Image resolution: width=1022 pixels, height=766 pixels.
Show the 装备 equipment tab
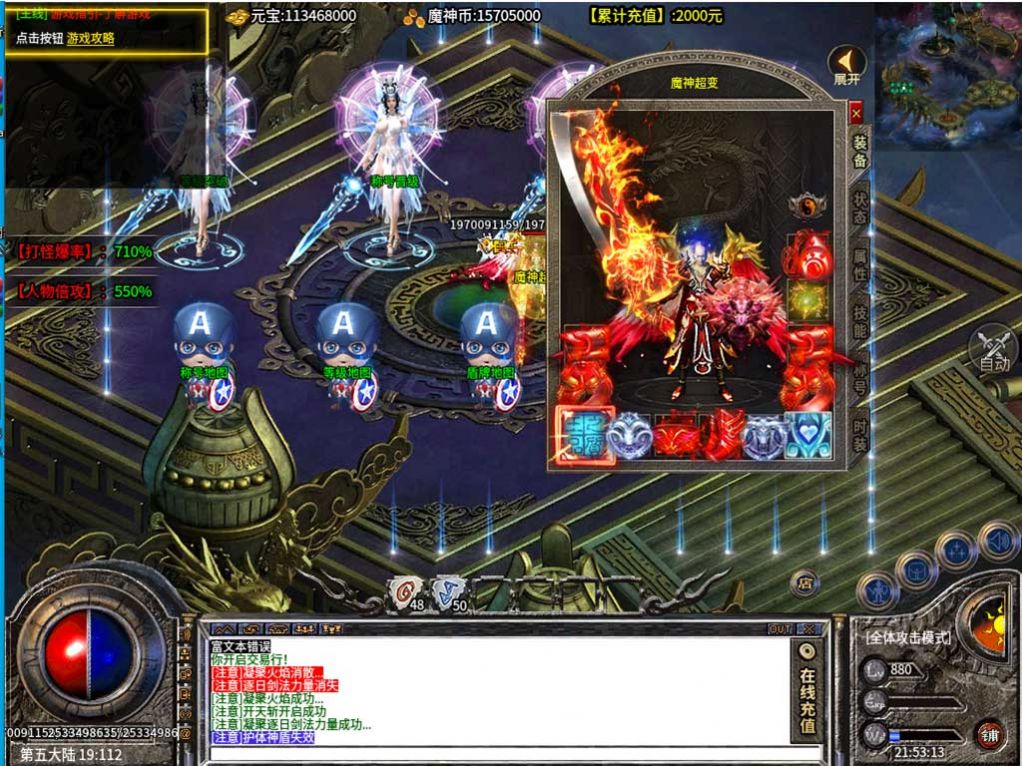(x=860, y=150)
